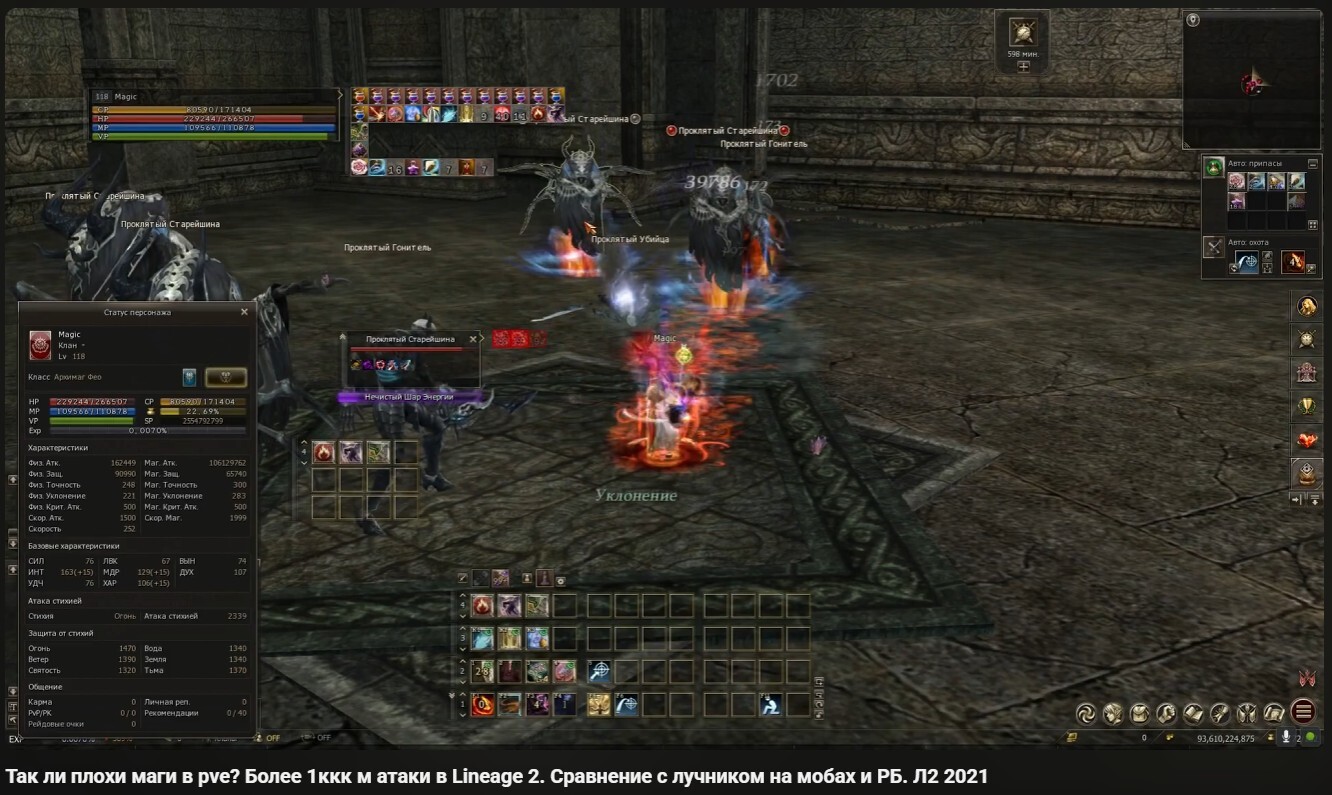Select the next-target skill in auto-hunt panel
1332x795 pixels.
(1248, 262)
